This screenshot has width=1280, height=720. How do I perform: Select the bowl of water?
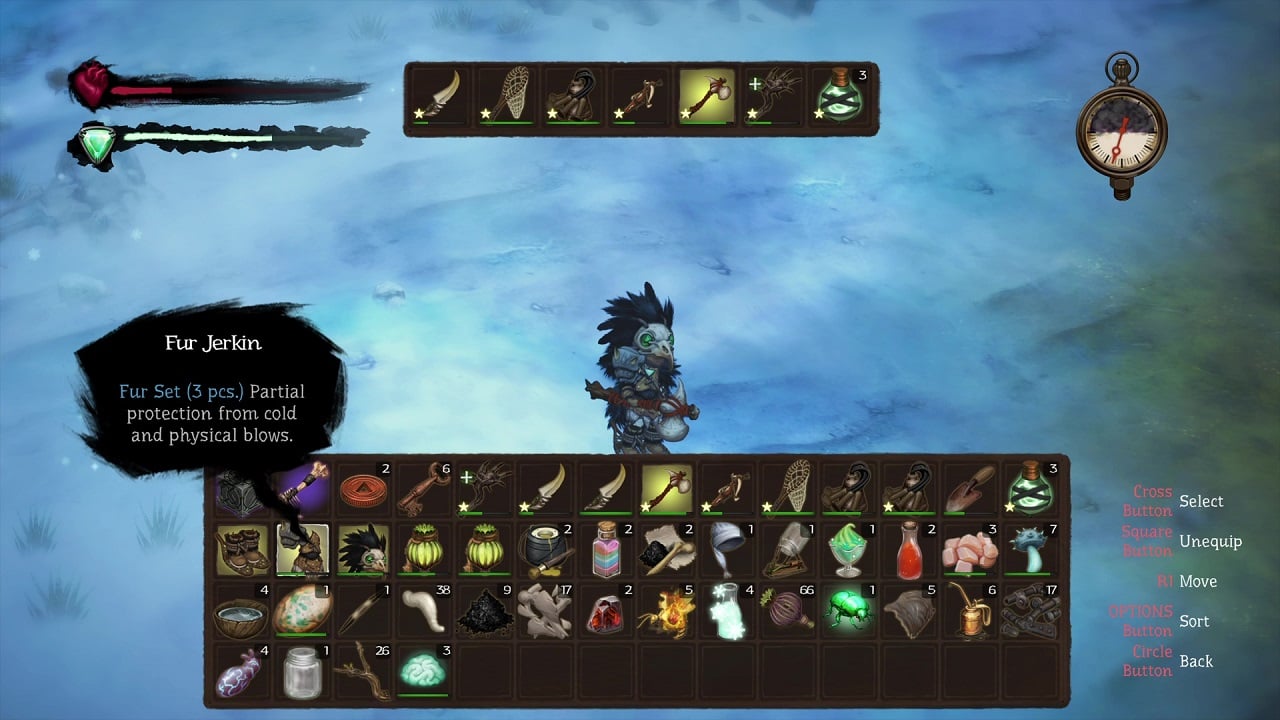pos(241,611)
